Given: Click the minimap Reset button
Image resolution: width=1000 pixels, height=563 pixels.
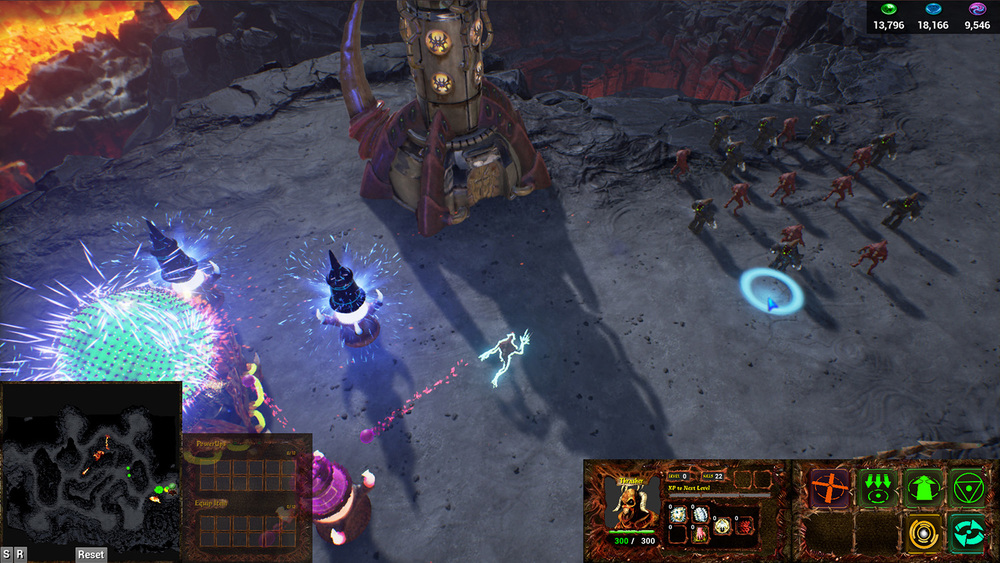Looking at the screenshot, I should 91,554.
